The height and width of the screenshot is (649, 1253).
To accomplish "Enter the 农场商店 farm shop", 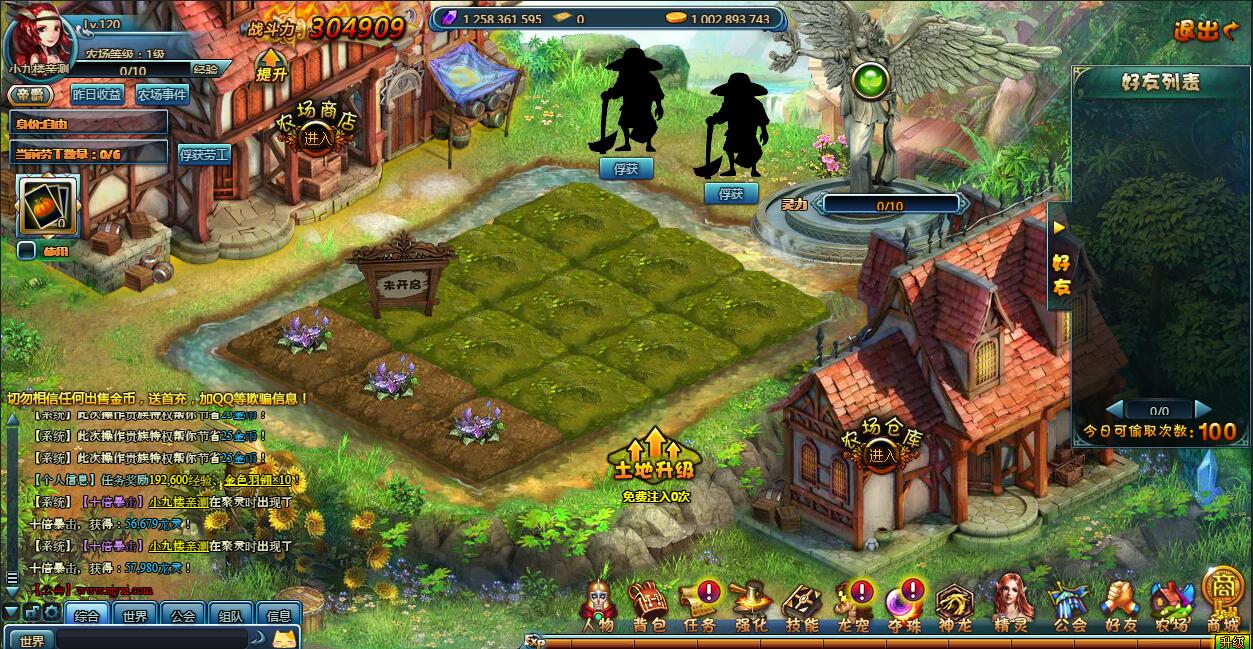I will point(317,139).
